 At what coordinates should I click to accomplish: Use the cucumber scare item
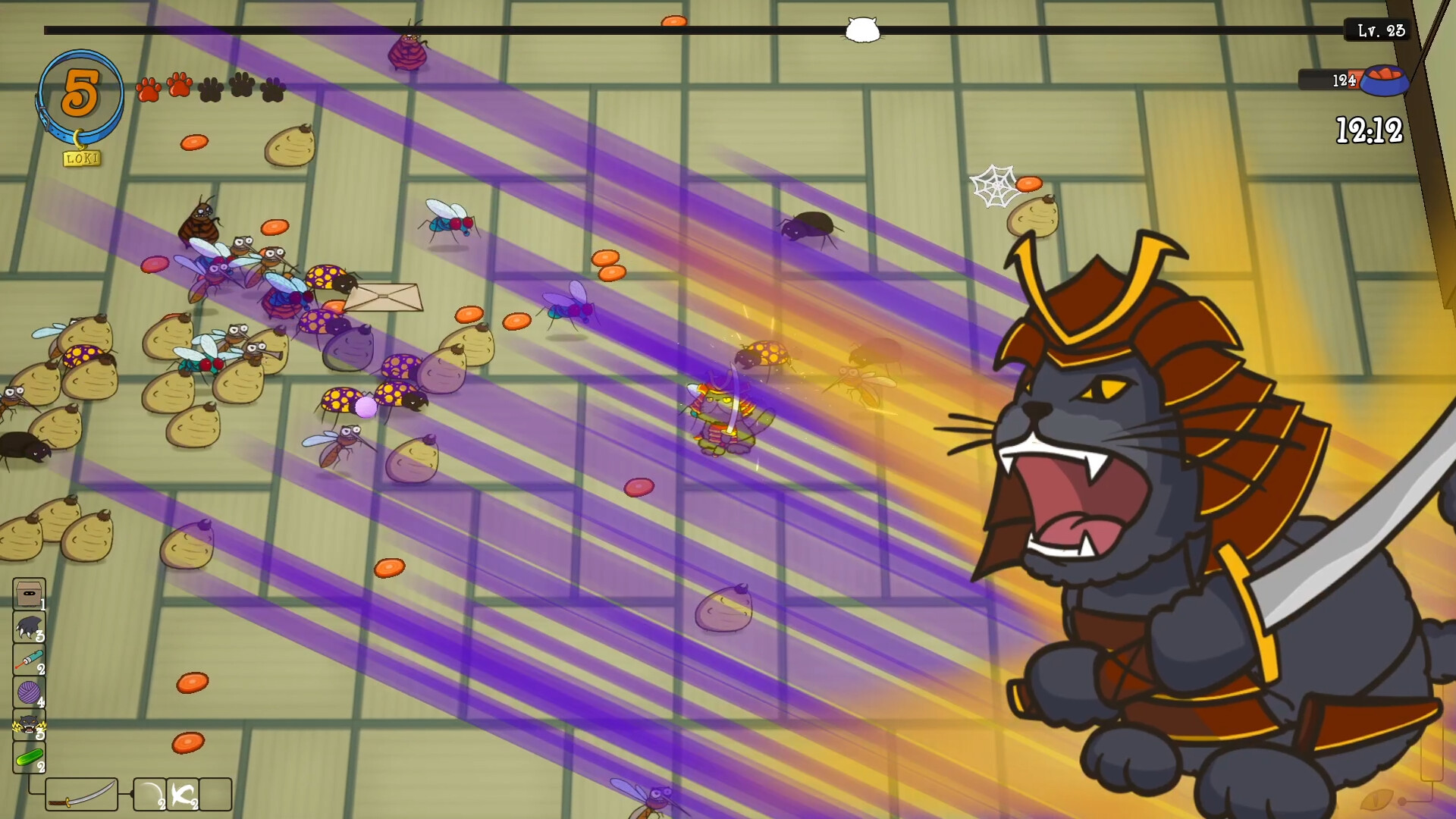coord(28,756)
